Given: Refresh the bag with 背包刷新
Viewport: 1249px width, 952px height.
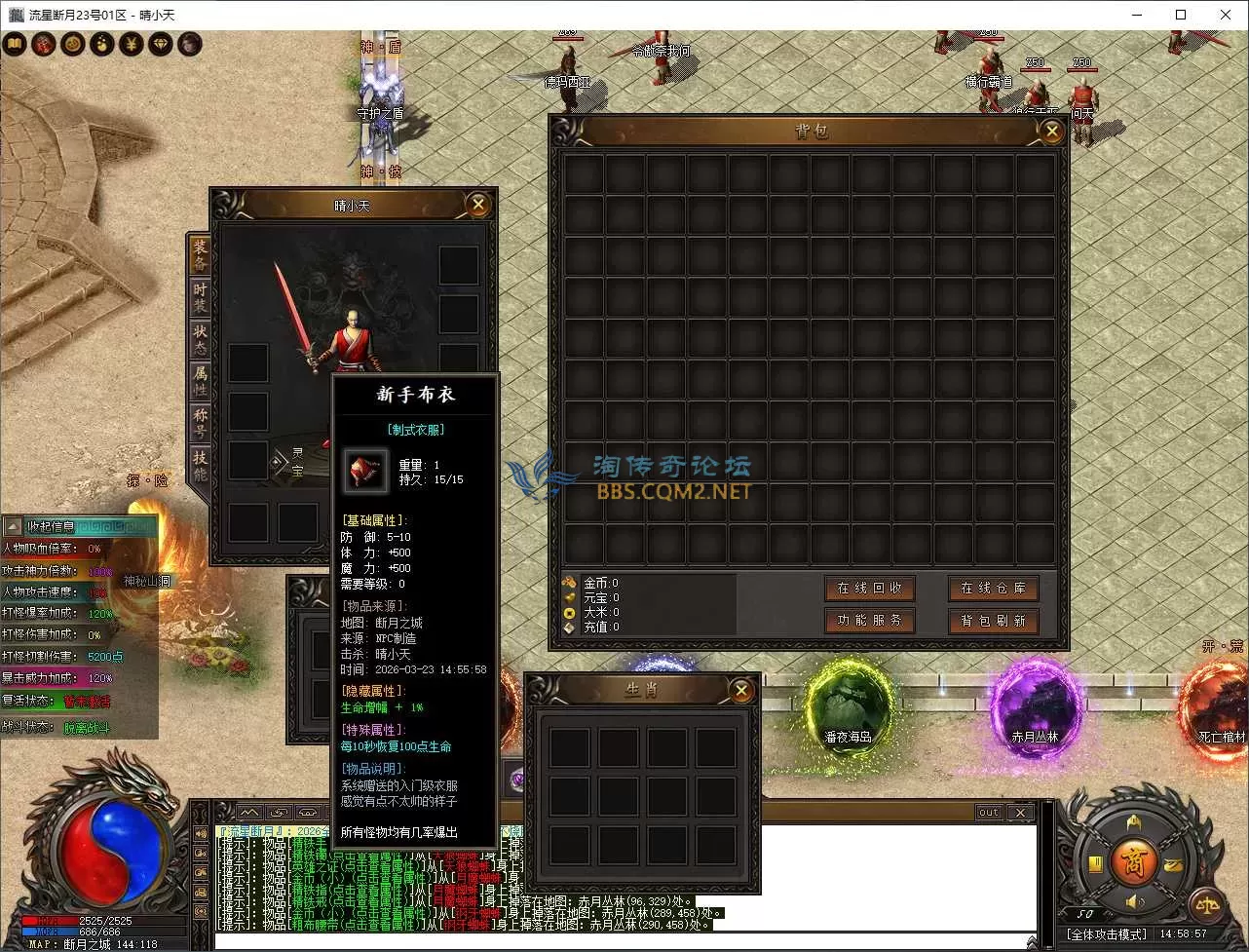Looking at the screenshot, I should point(993,621).
